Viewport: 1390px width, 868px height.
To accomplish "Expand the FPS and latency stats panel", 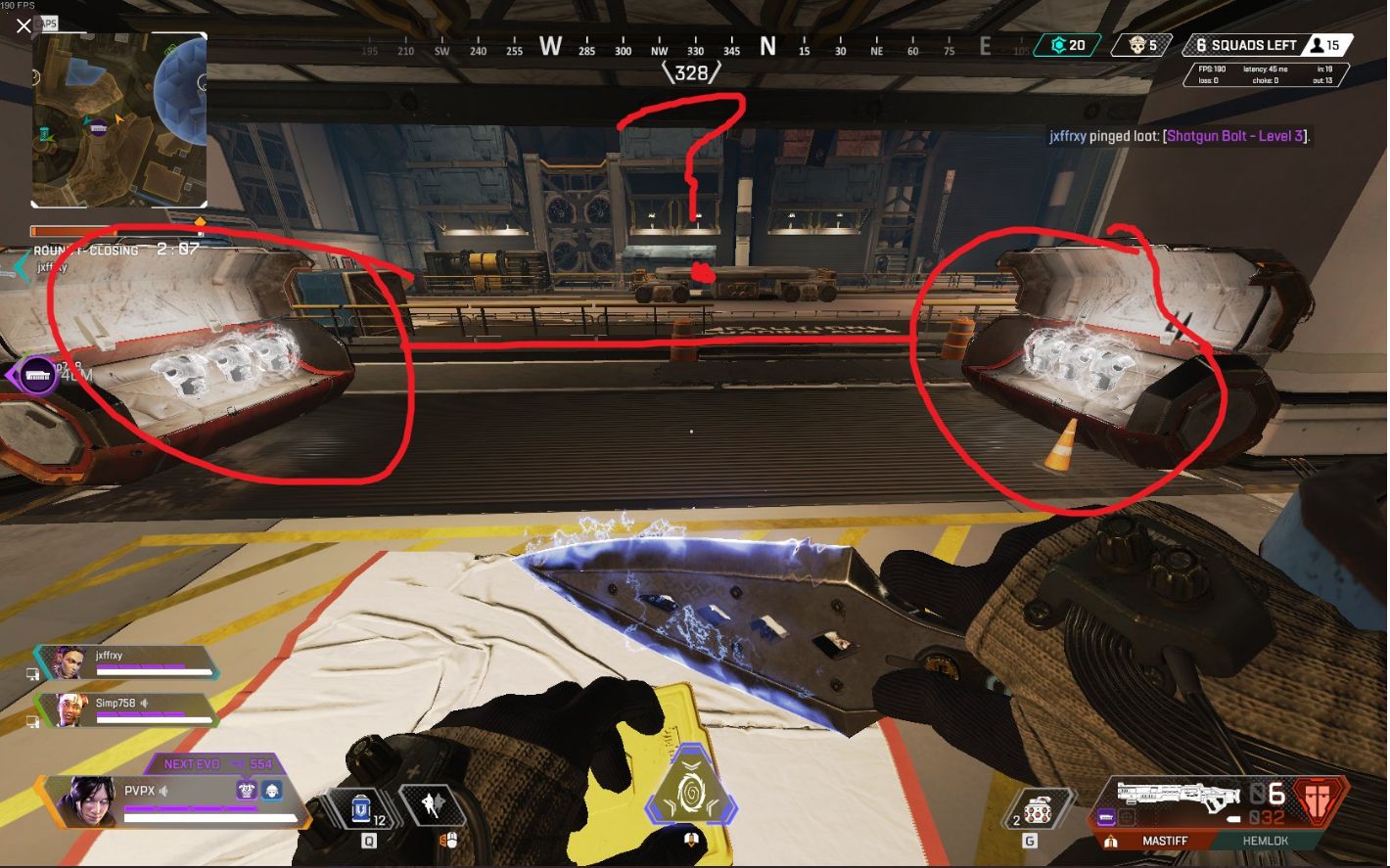I will click(1266, 74).
